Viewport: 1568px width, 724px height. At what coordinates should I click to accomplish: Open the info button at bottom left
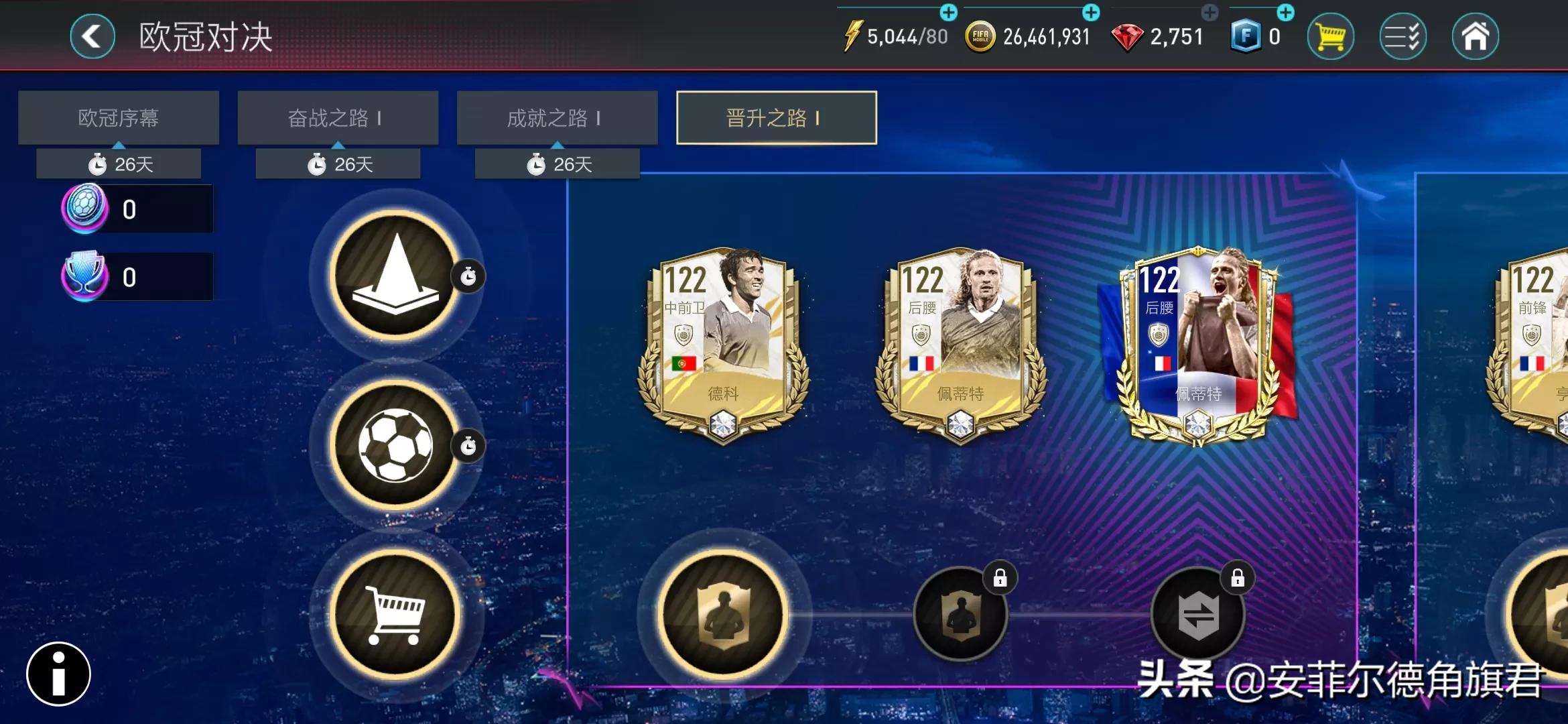point(57,674)
